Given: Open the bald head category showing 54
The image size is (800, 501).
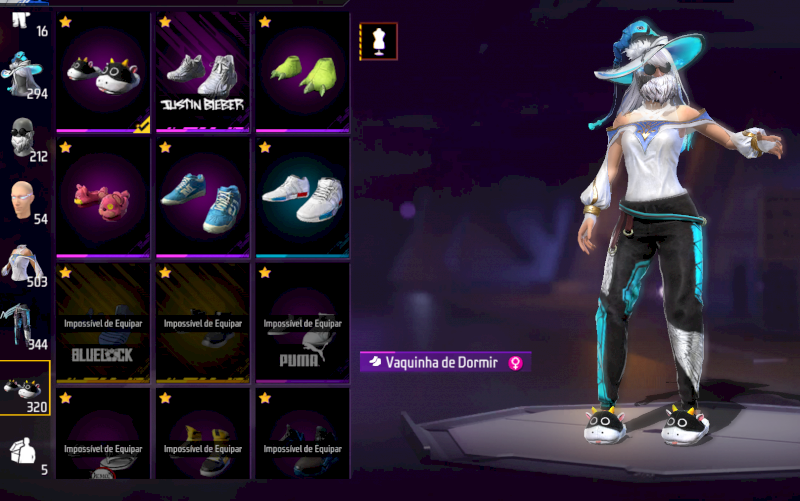Looking at the screenshot, I should 26,201.
